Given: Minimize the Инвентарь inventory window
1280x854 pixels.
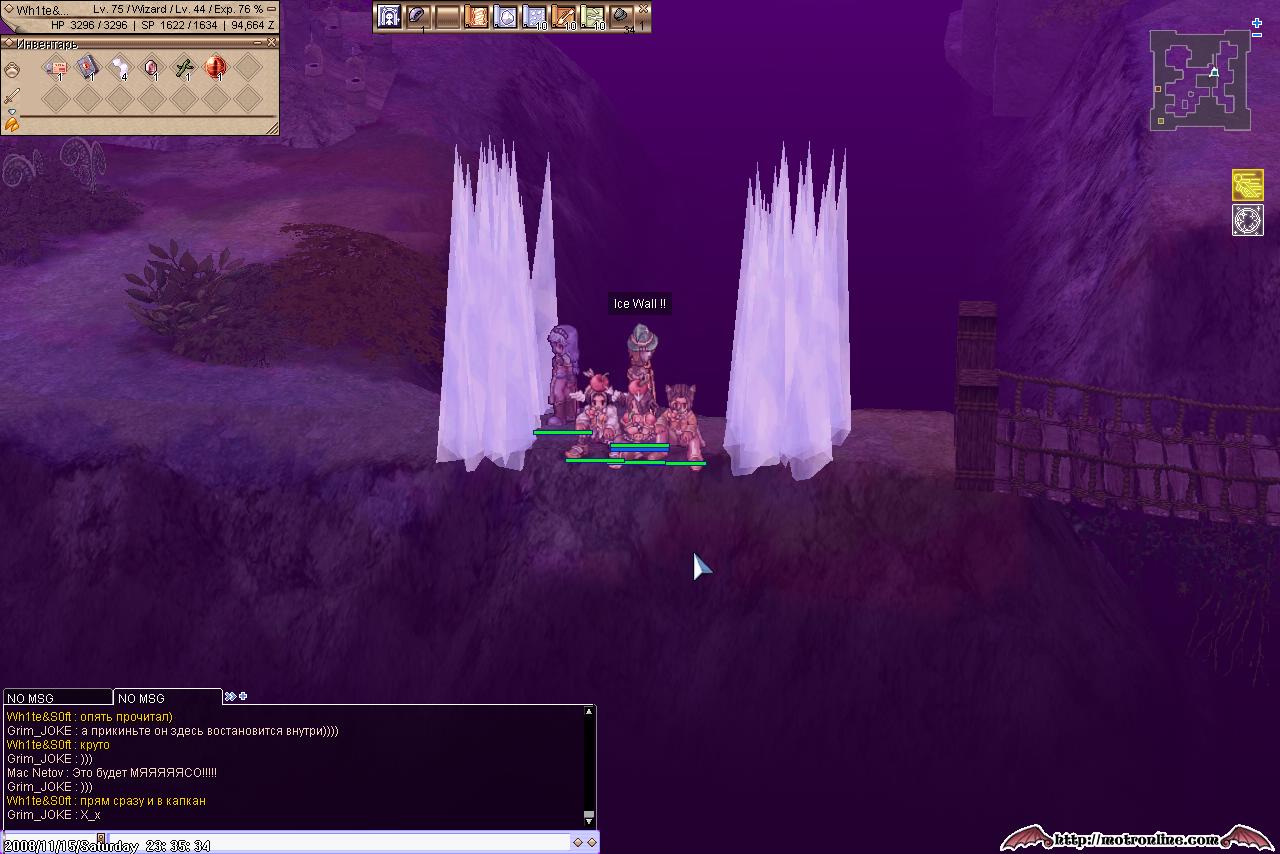Looking at the screenshot, I should [259, 43].
